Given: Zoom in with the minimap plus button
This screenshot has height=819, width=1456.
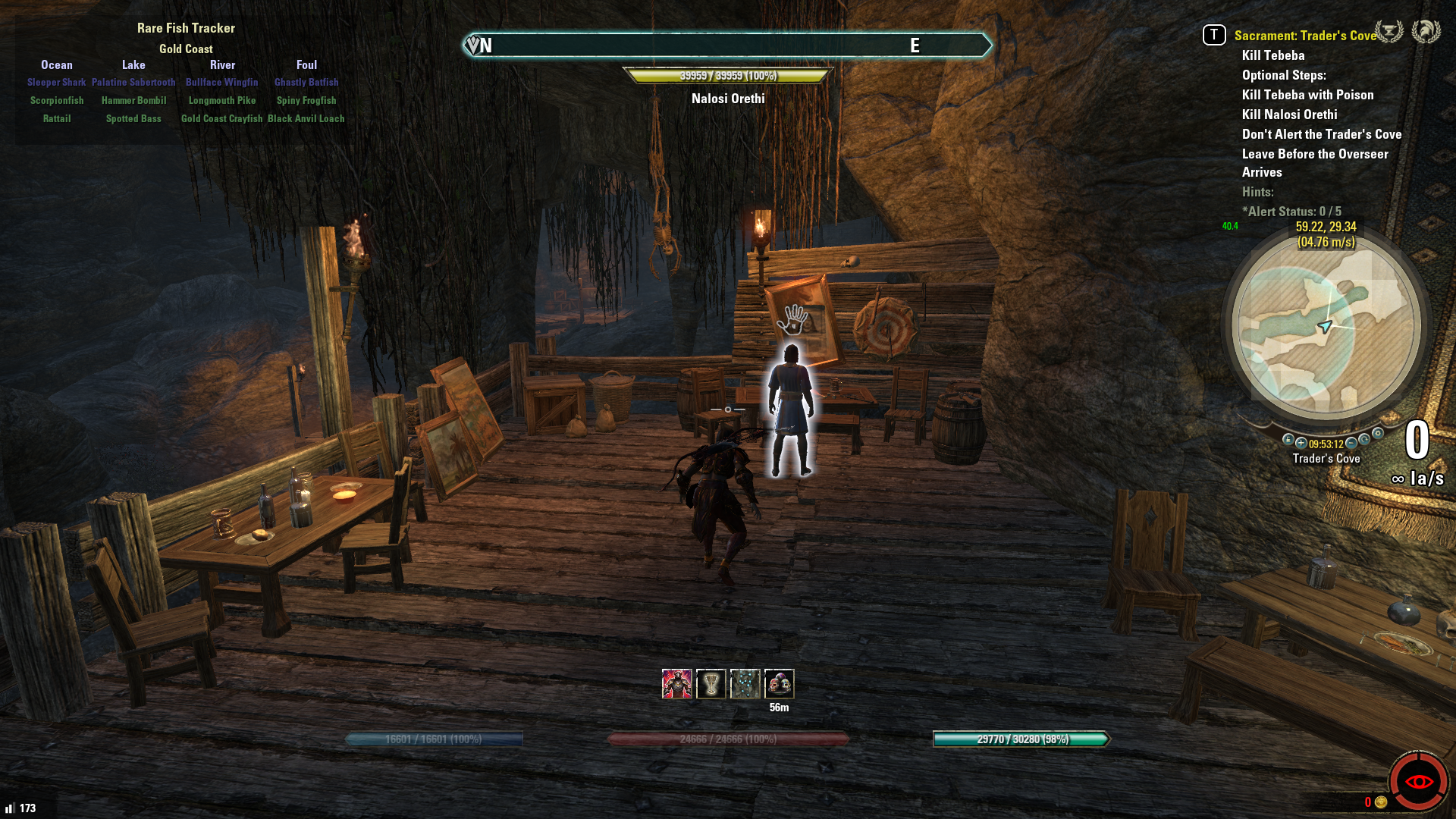Looking at the screenshot, I should (1301, 443).
